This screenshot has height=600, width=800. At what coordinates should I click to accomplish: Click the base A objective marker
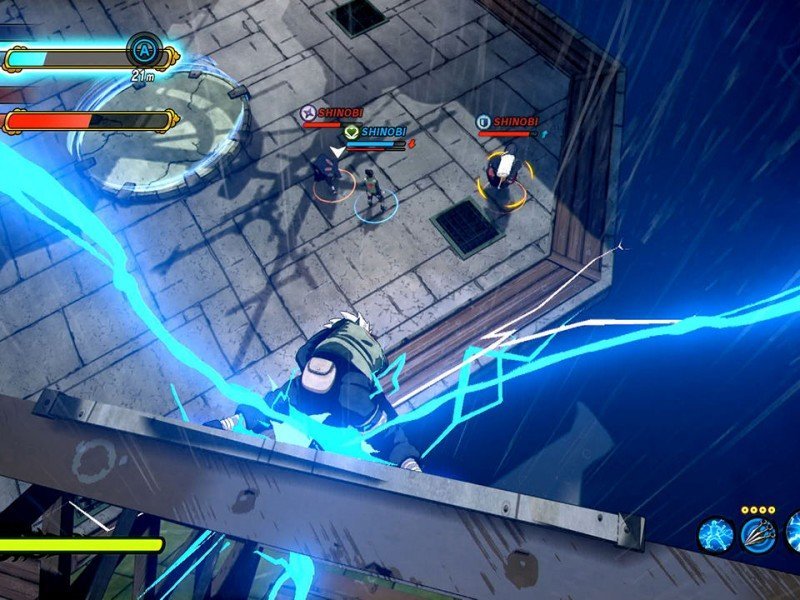coord(143,49)
